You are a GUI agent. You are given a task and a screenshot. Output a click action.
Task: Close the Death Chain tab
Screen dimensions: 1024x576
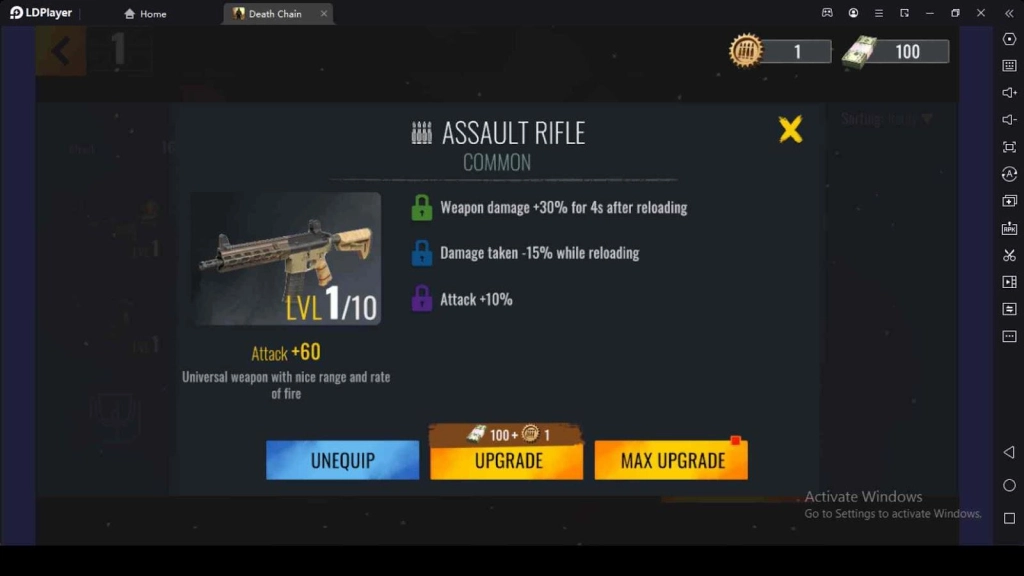(x=324, y=14)
